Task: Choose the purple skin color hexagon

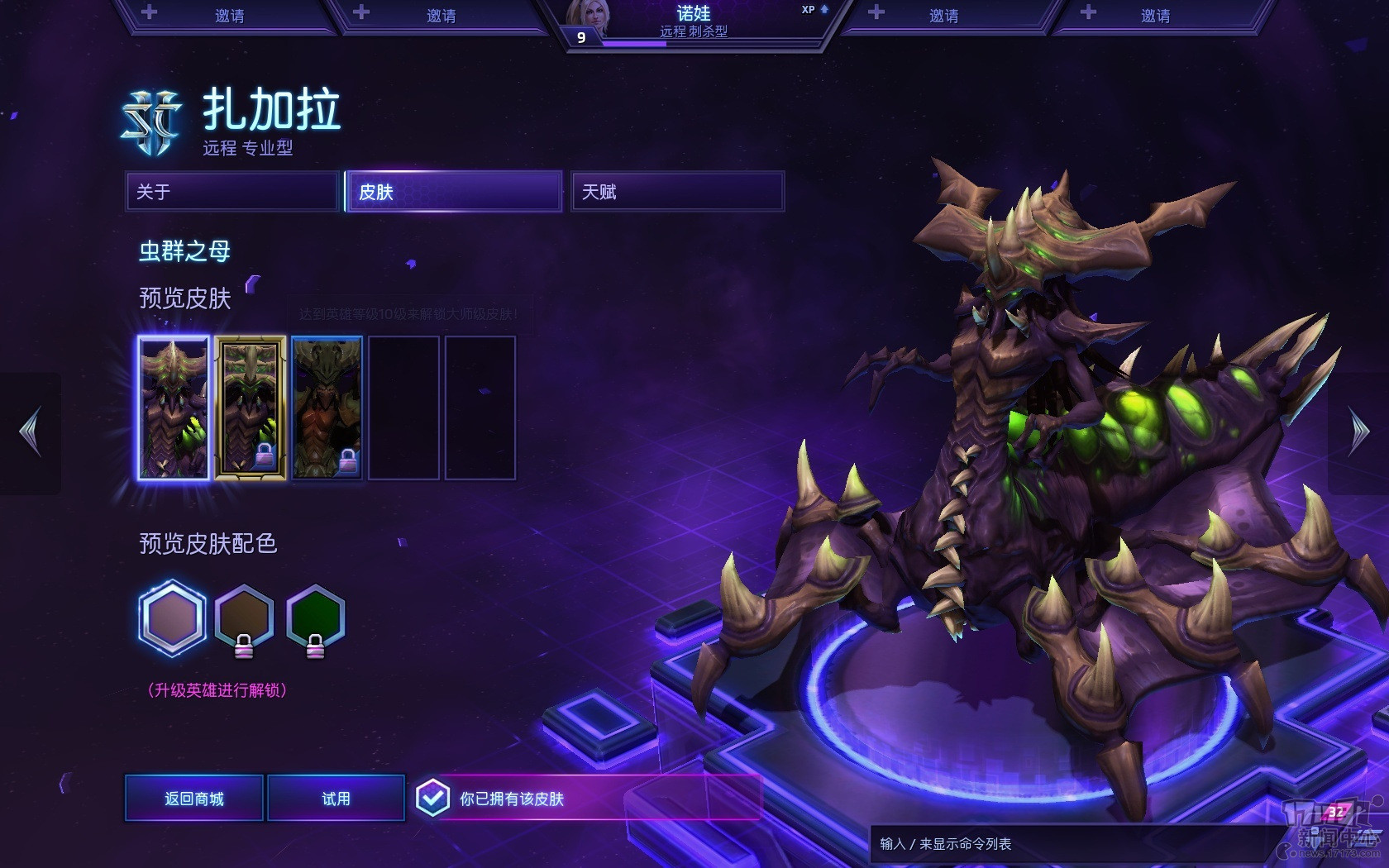Action: (x=172, y=618)
